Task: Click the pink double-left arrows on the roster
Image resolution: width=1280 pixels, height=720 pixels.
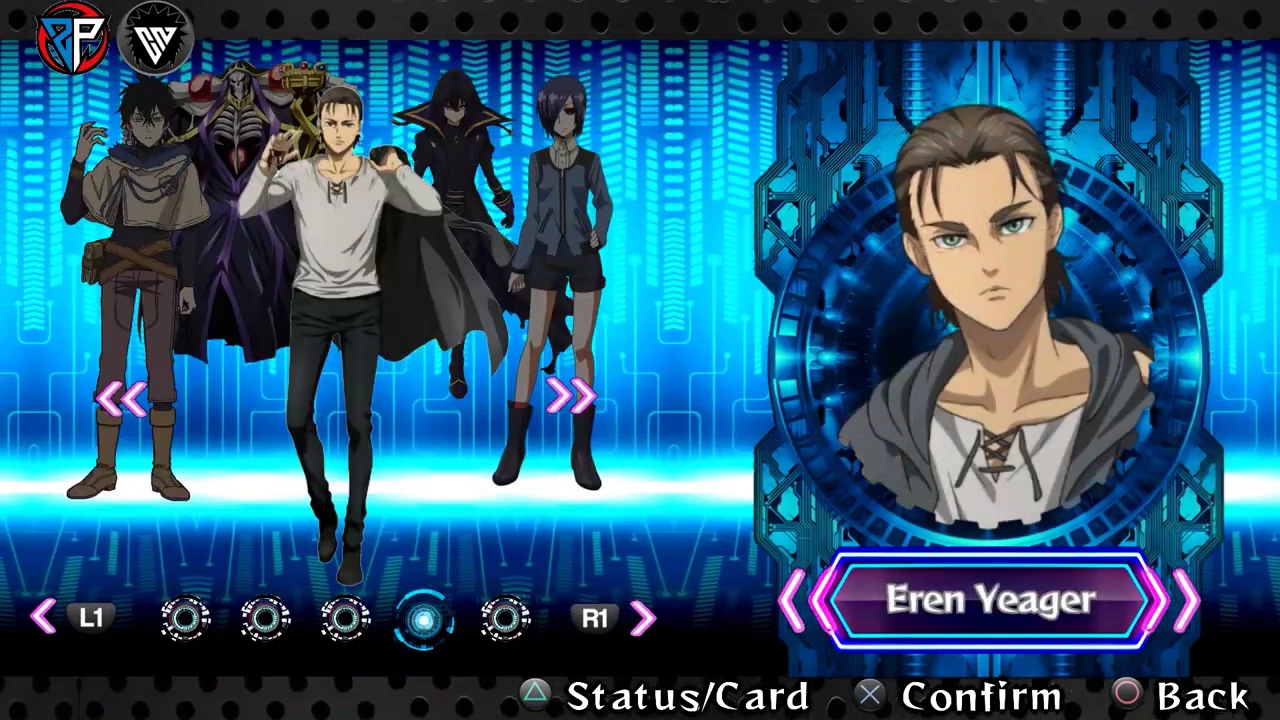Action: [122, 399]
